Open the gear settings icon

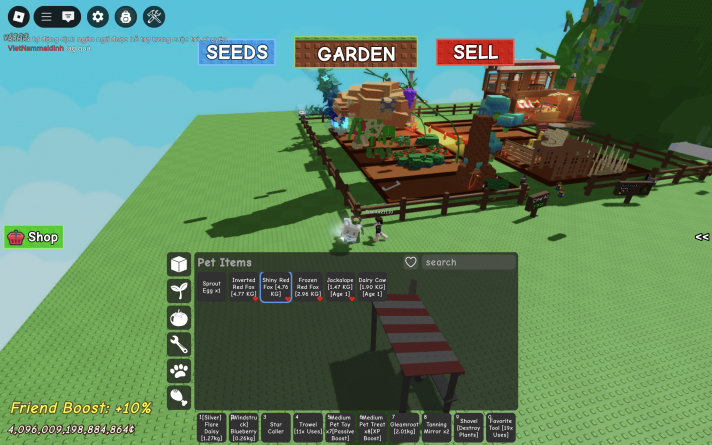tap(97, 17)
